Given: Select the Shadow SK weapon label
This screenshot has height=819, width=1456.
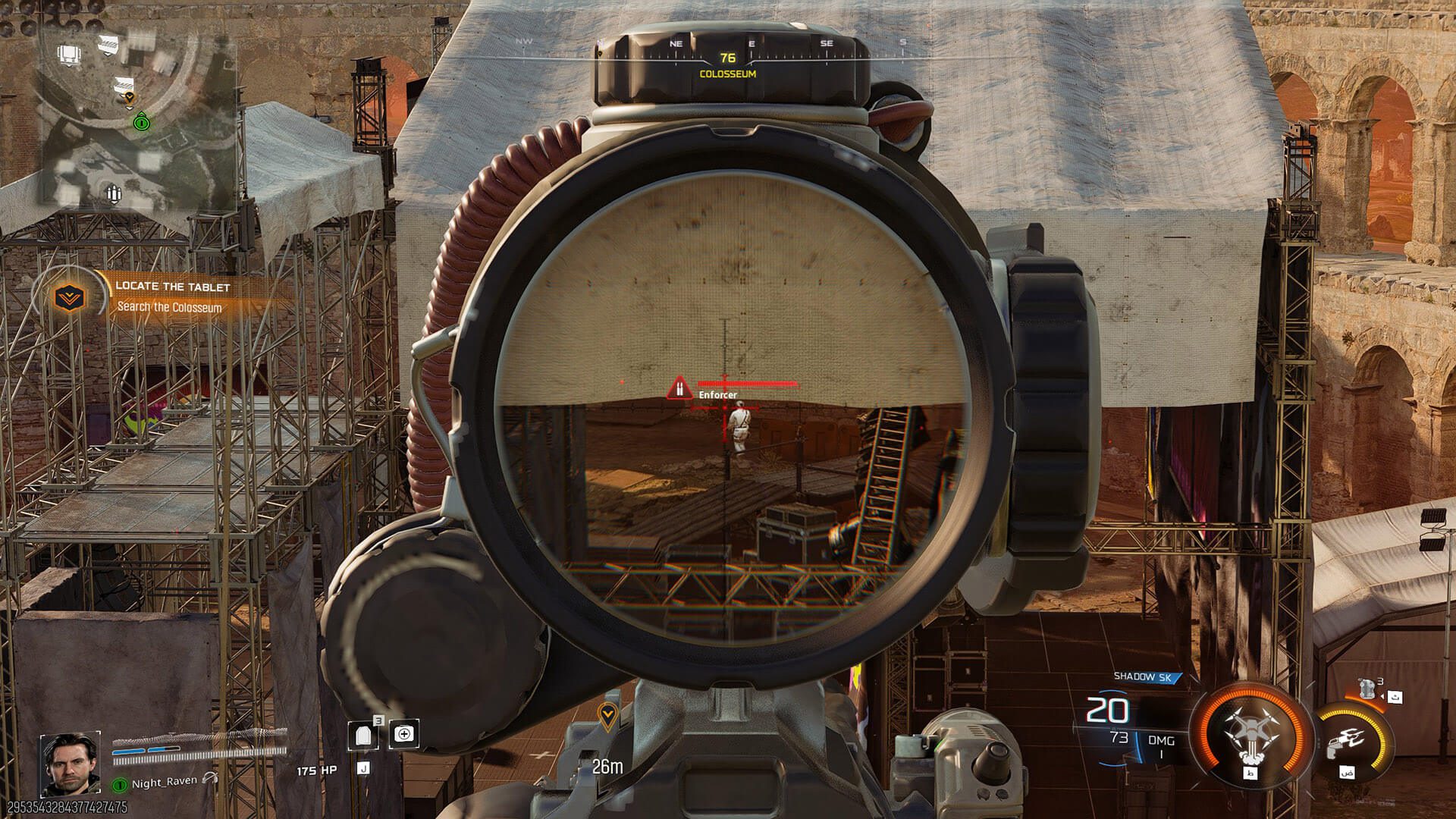Looking at the screenshot, I should pos(1142,676).
